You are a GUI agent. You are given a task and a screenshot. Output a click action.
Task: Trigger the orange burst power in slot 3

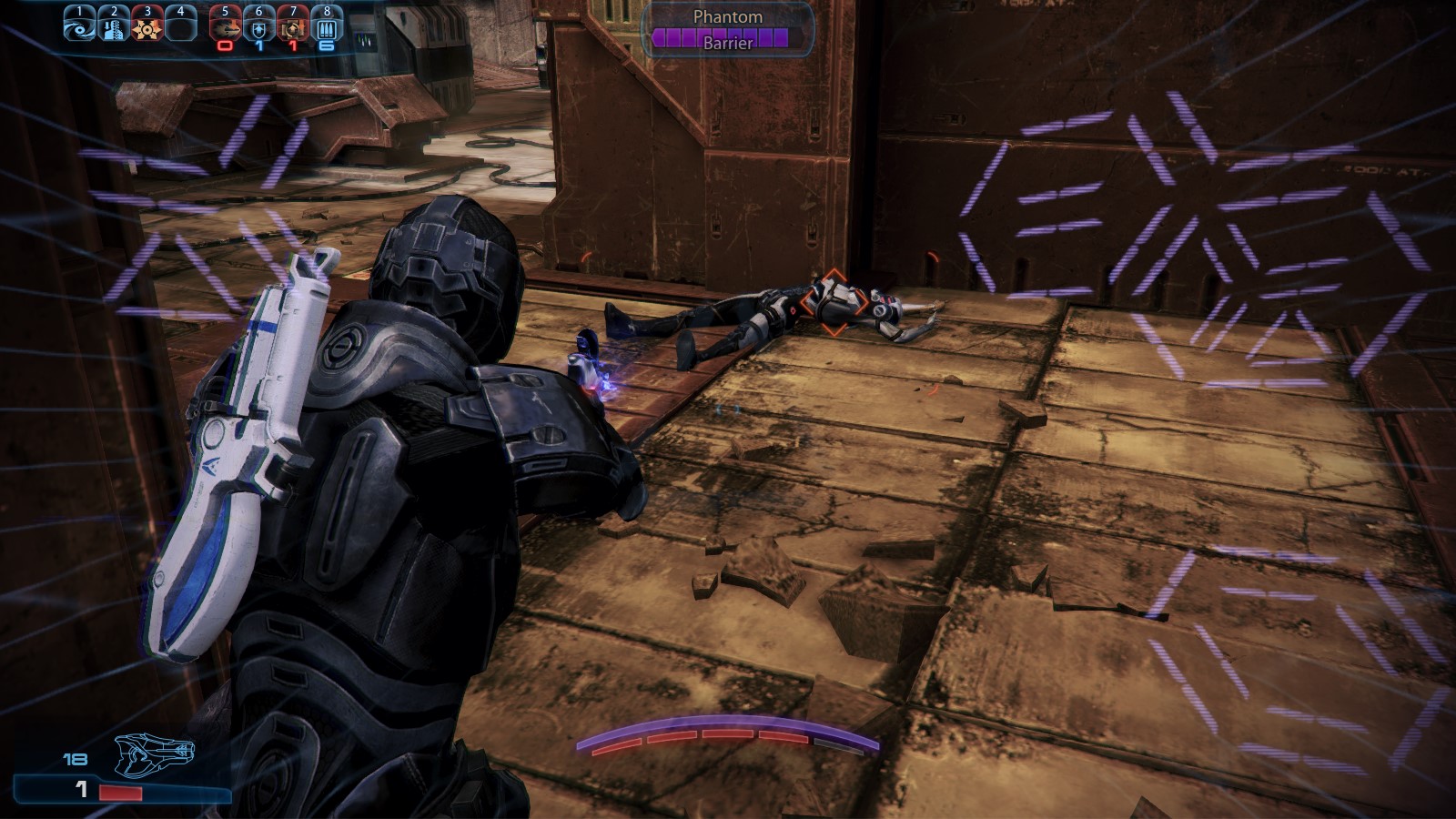coord(147,26)
